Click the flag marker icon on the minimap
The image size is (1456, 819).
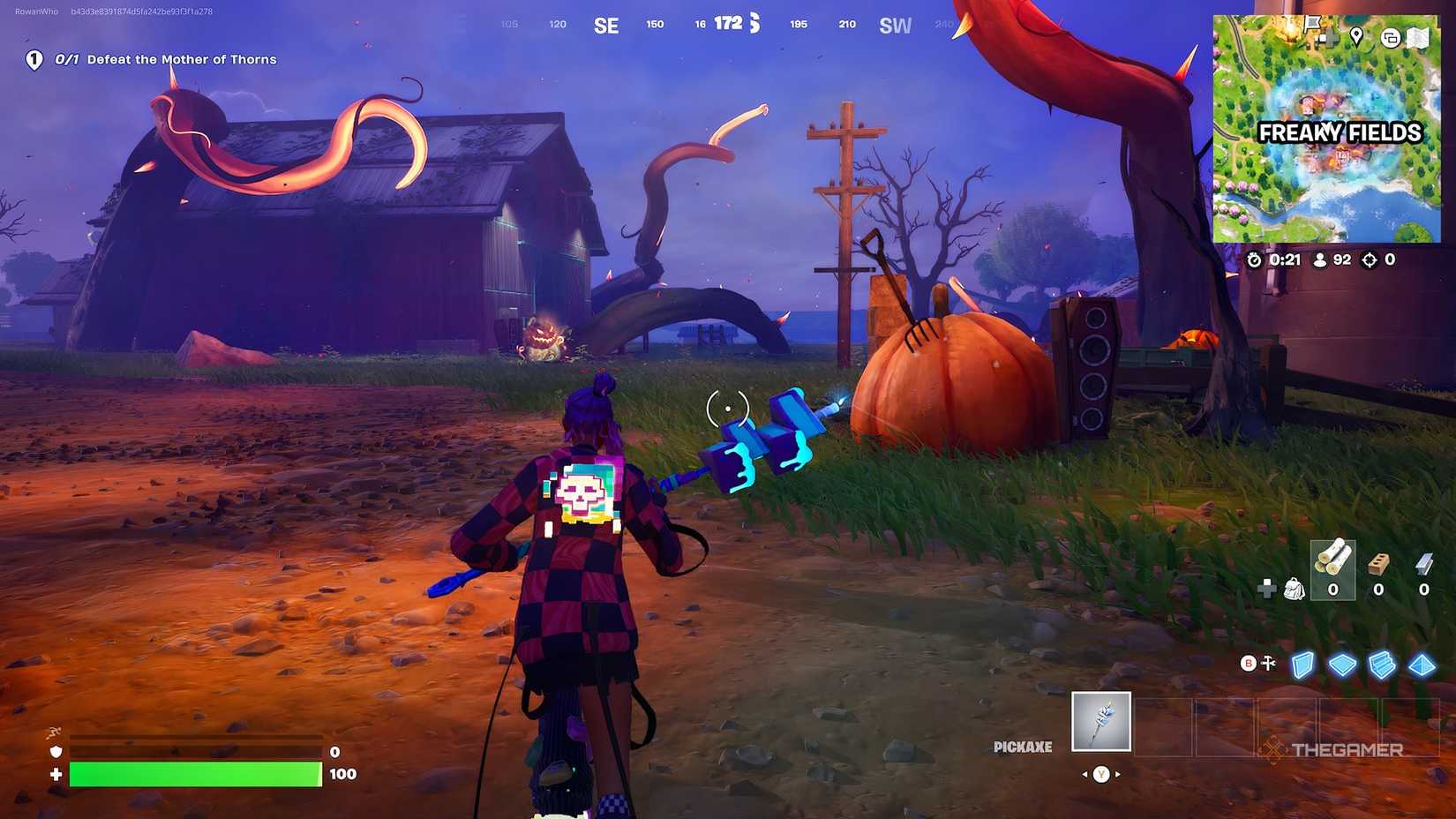point(1312,25)
